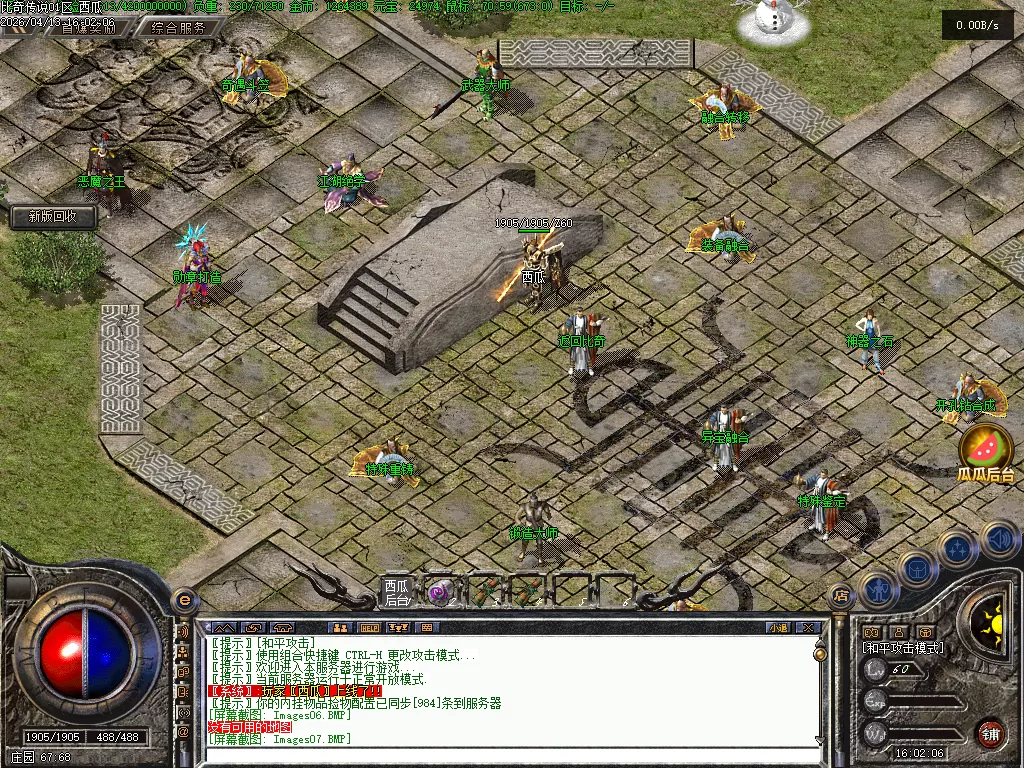Image resolution: width=1024 pixels, height=768 pixels.
Task: Open the 综合服务 general services menu
Action: point(180,28)
